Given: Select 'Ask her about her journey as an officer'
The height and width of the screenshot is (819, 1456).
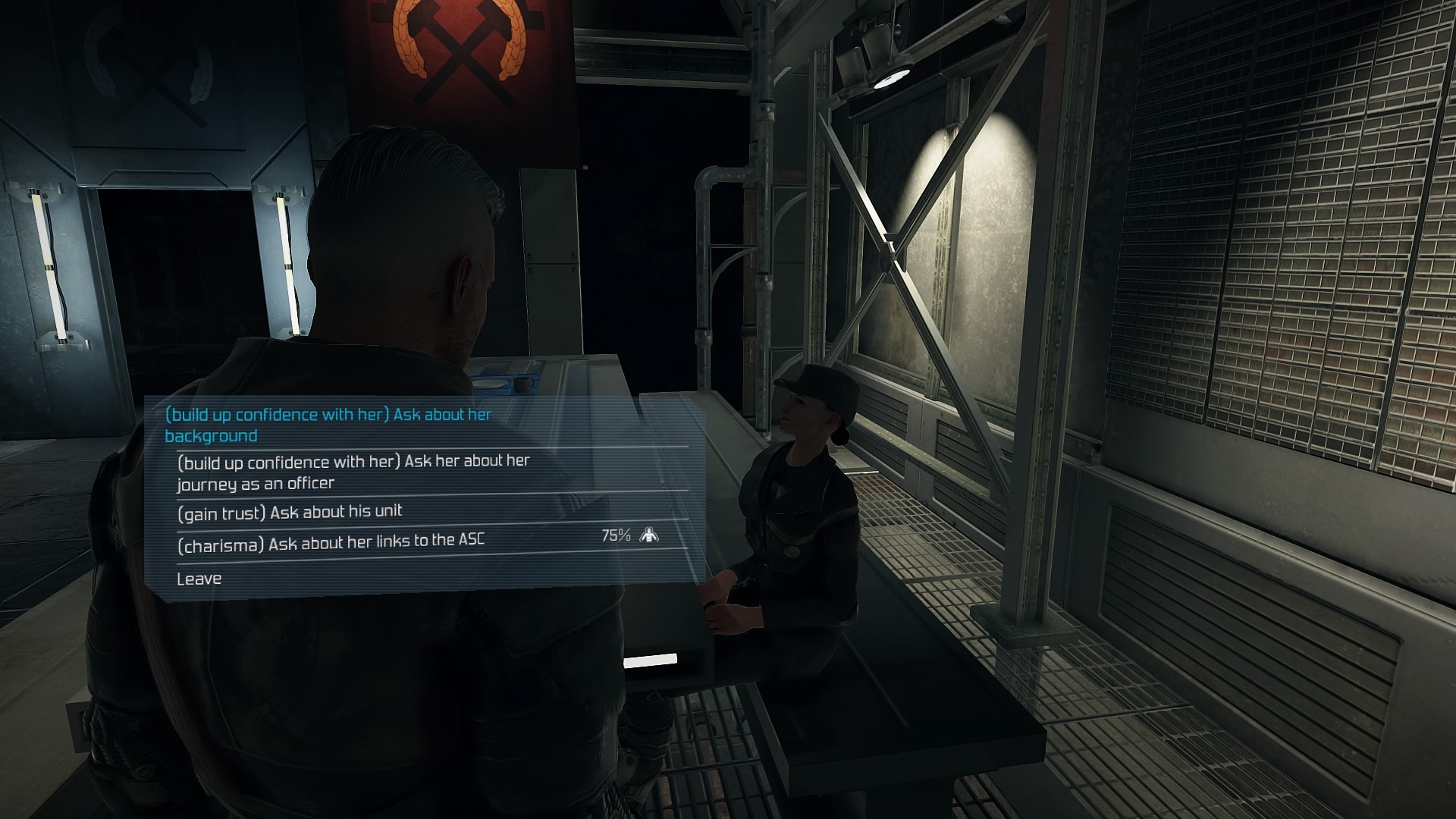Looking at the screenshot, I should [x=353, y=472].
